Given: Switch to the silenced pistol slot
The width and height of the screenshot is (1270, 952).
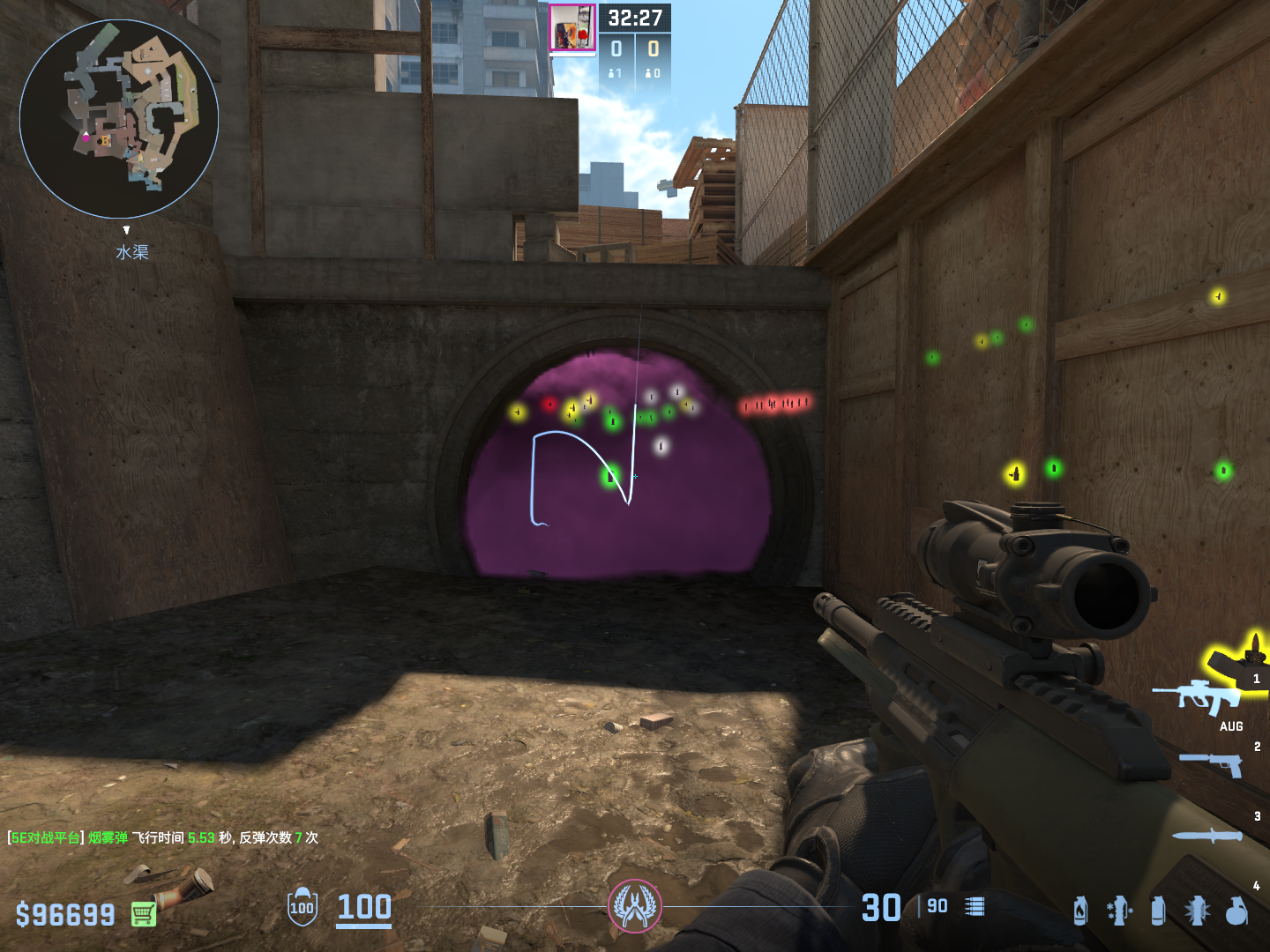Looking at the screenshot, I should tap(1213, 763).
